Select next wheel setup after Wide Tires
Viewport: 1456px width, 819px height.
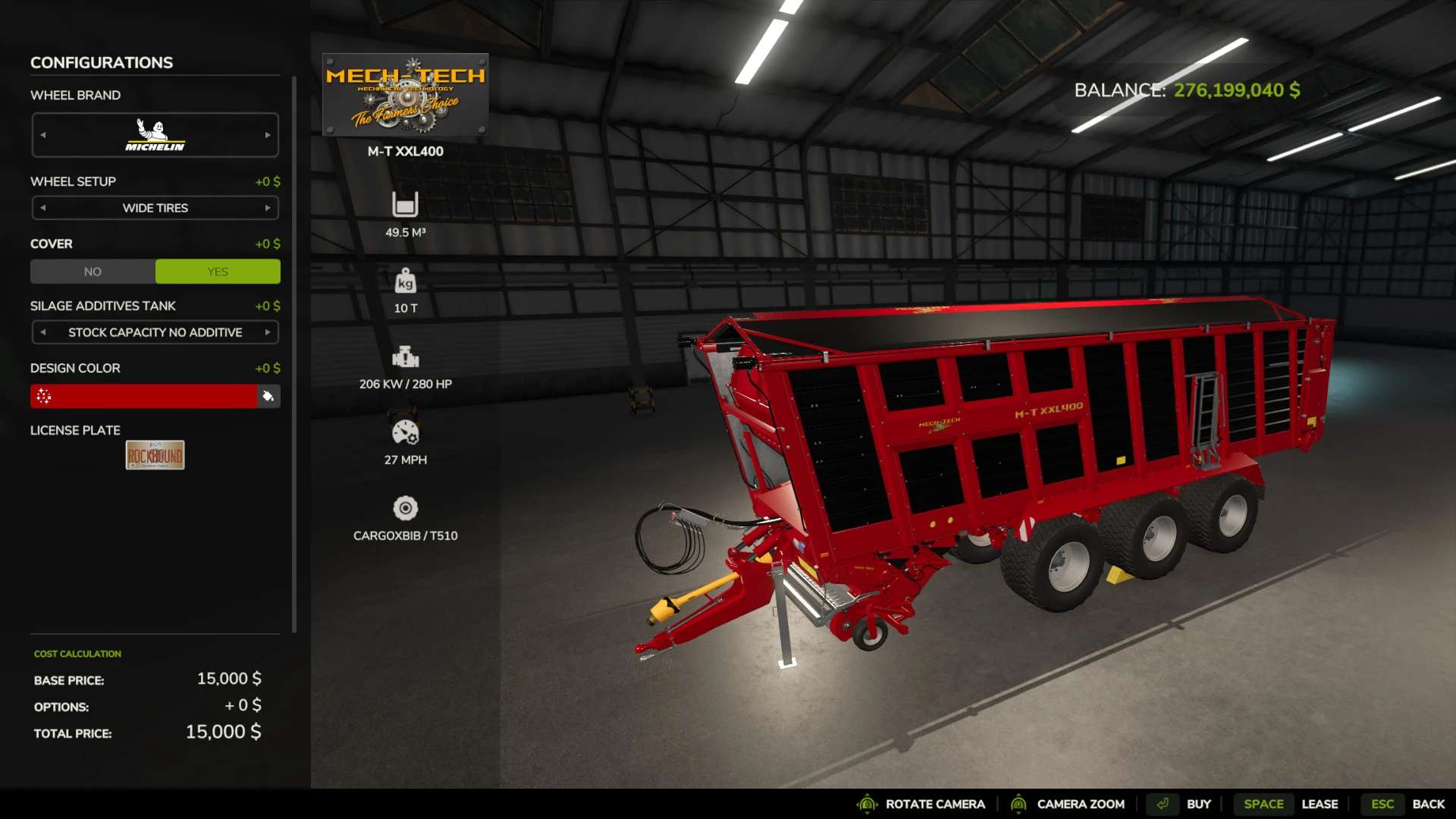click(x=268, y=208)
